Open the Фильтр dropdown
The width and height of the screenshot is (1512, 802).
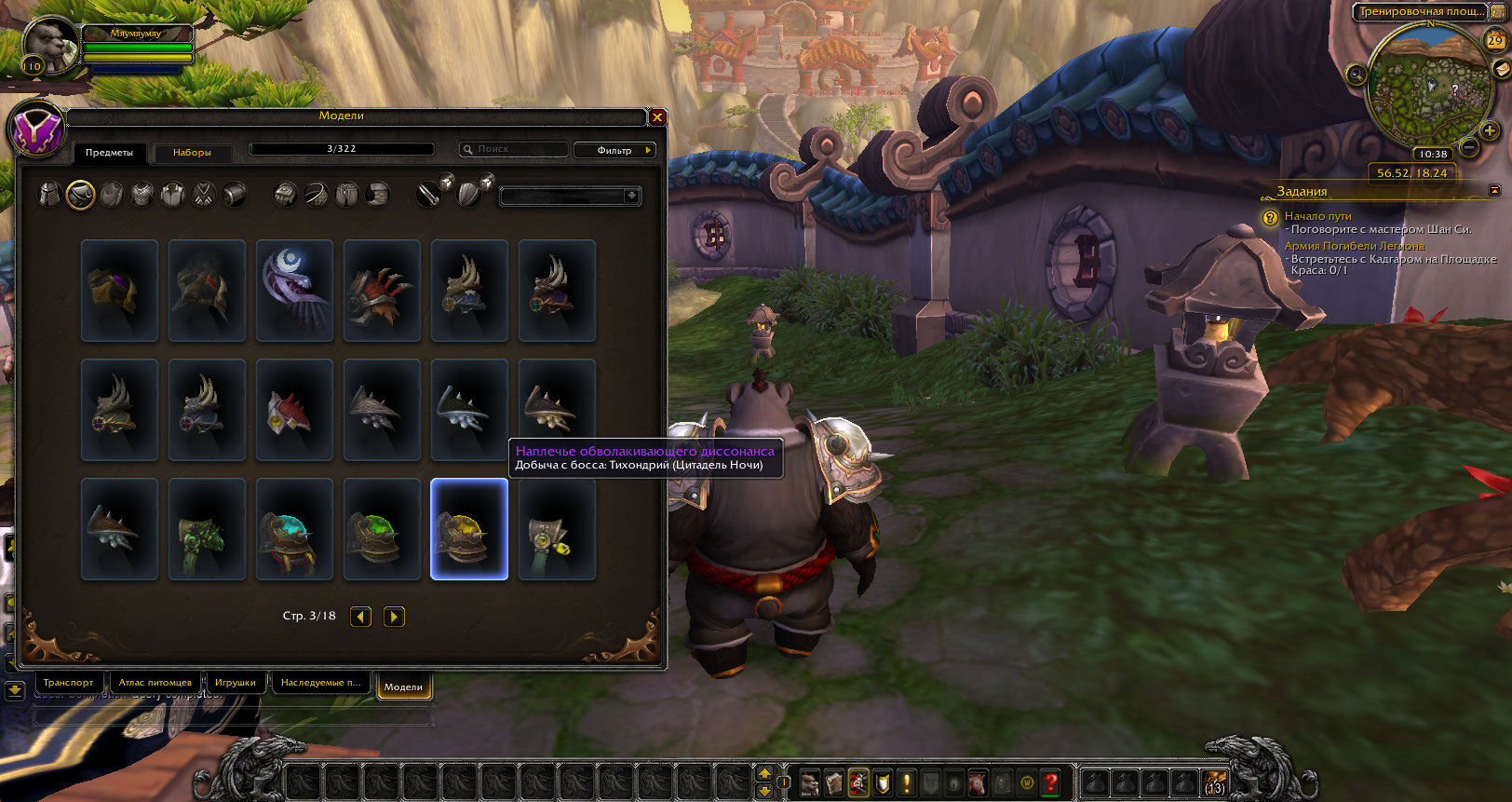615,150
